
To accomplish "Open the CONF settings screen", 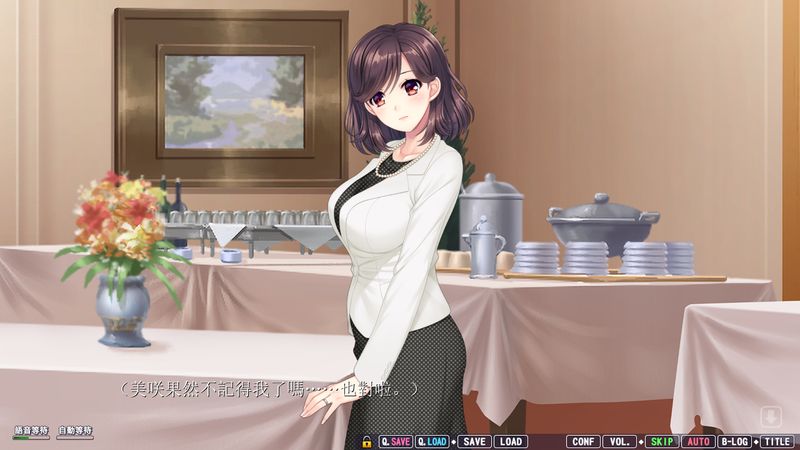I will pyautogui.click(x=582, y=441).
